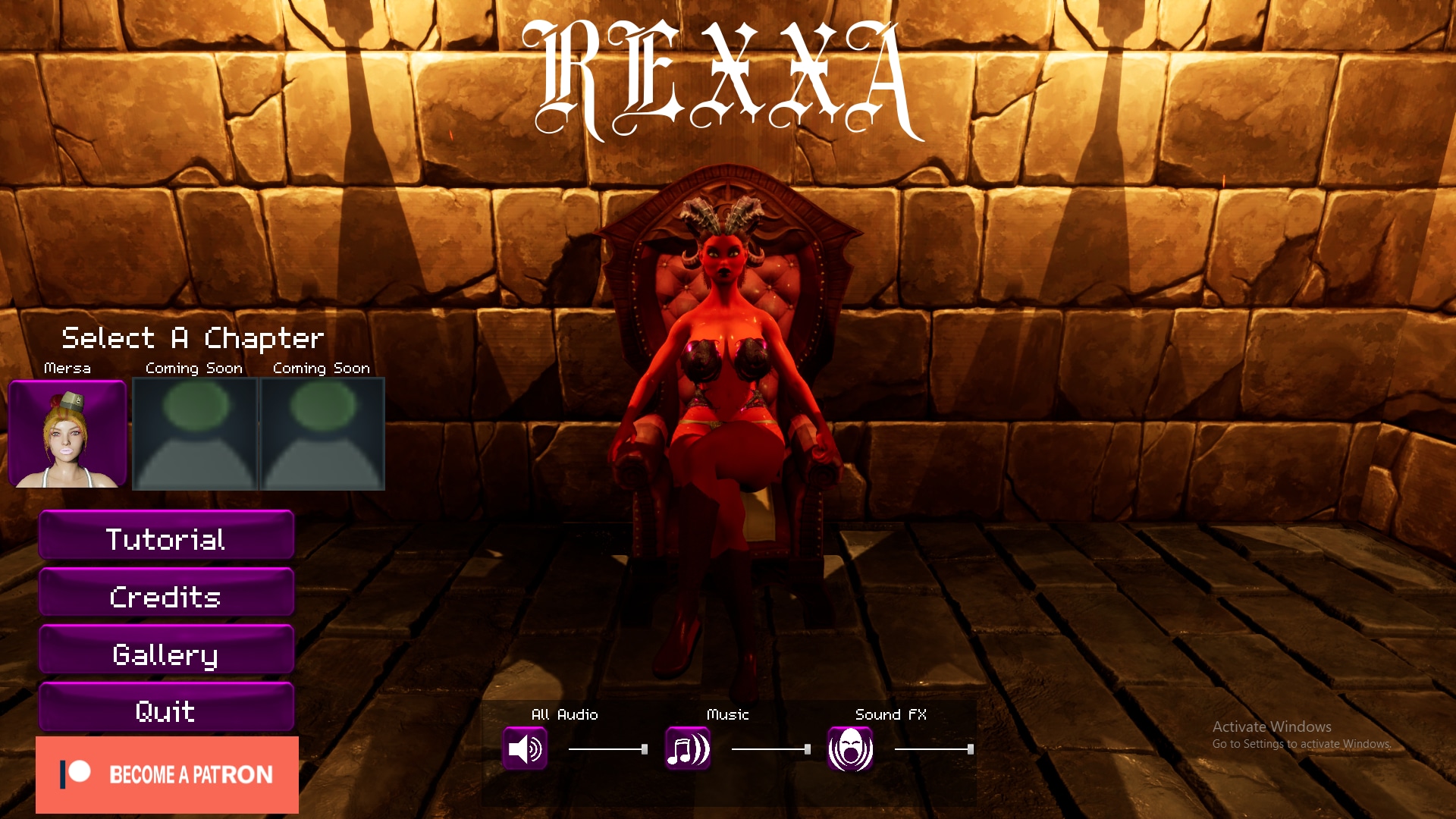Open the Tutorial
This screenshot has height=819, width=1456.
(166, 539)
